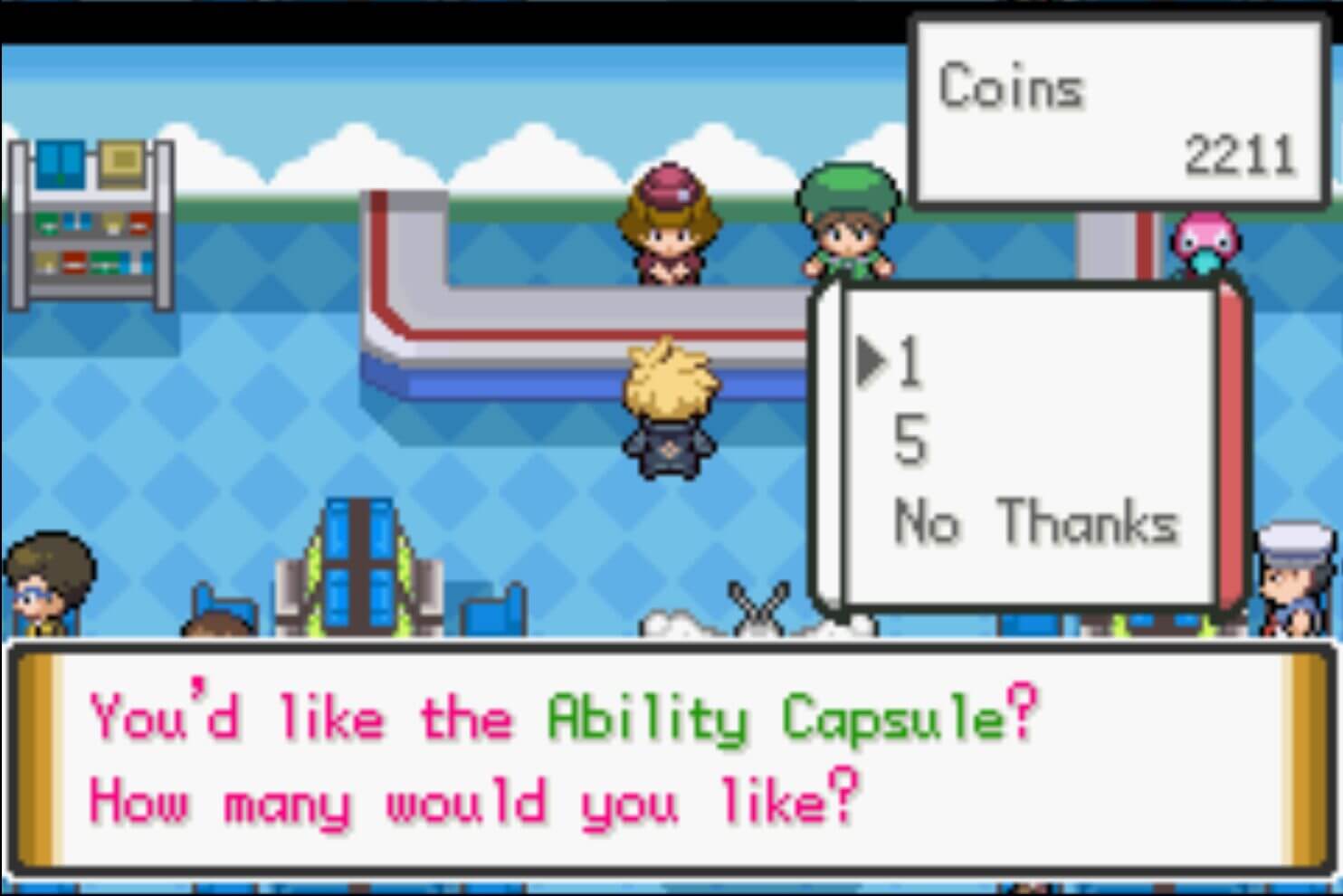Click the red scrollbar edge of the quantity menu
1343x896 pixels.
(x=1228, y=443)
